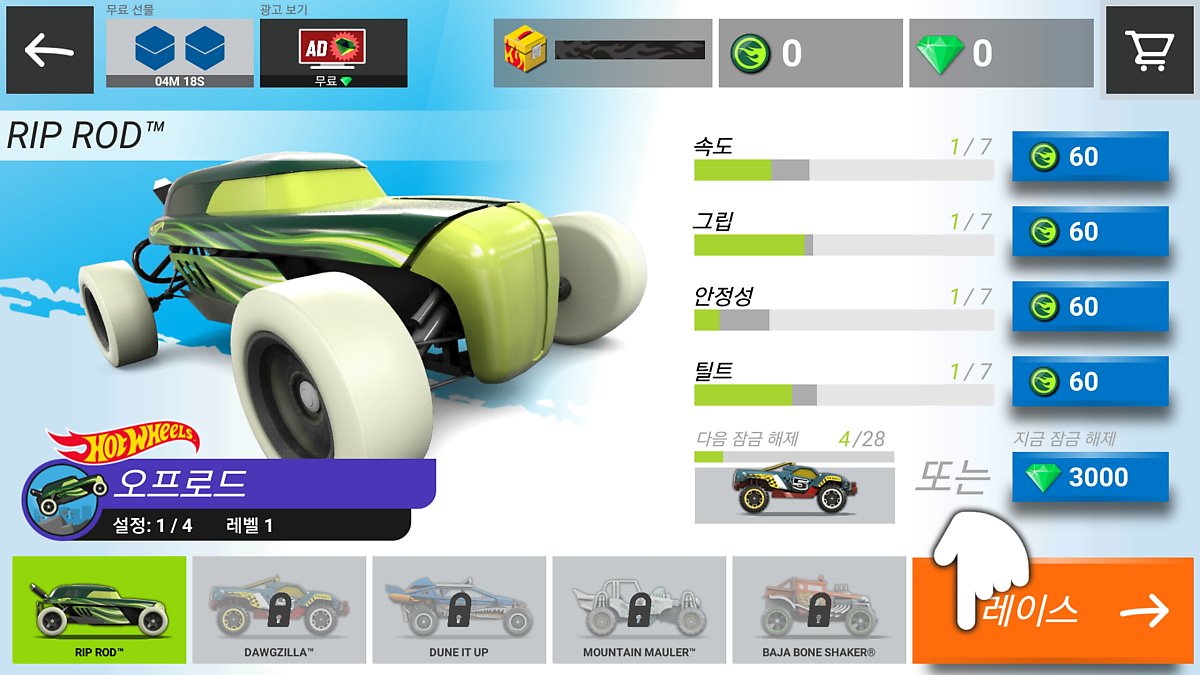Upgrade 속도 stat for 60 coins
Screen dimensions: 1200x675
tap(1090, 157)
